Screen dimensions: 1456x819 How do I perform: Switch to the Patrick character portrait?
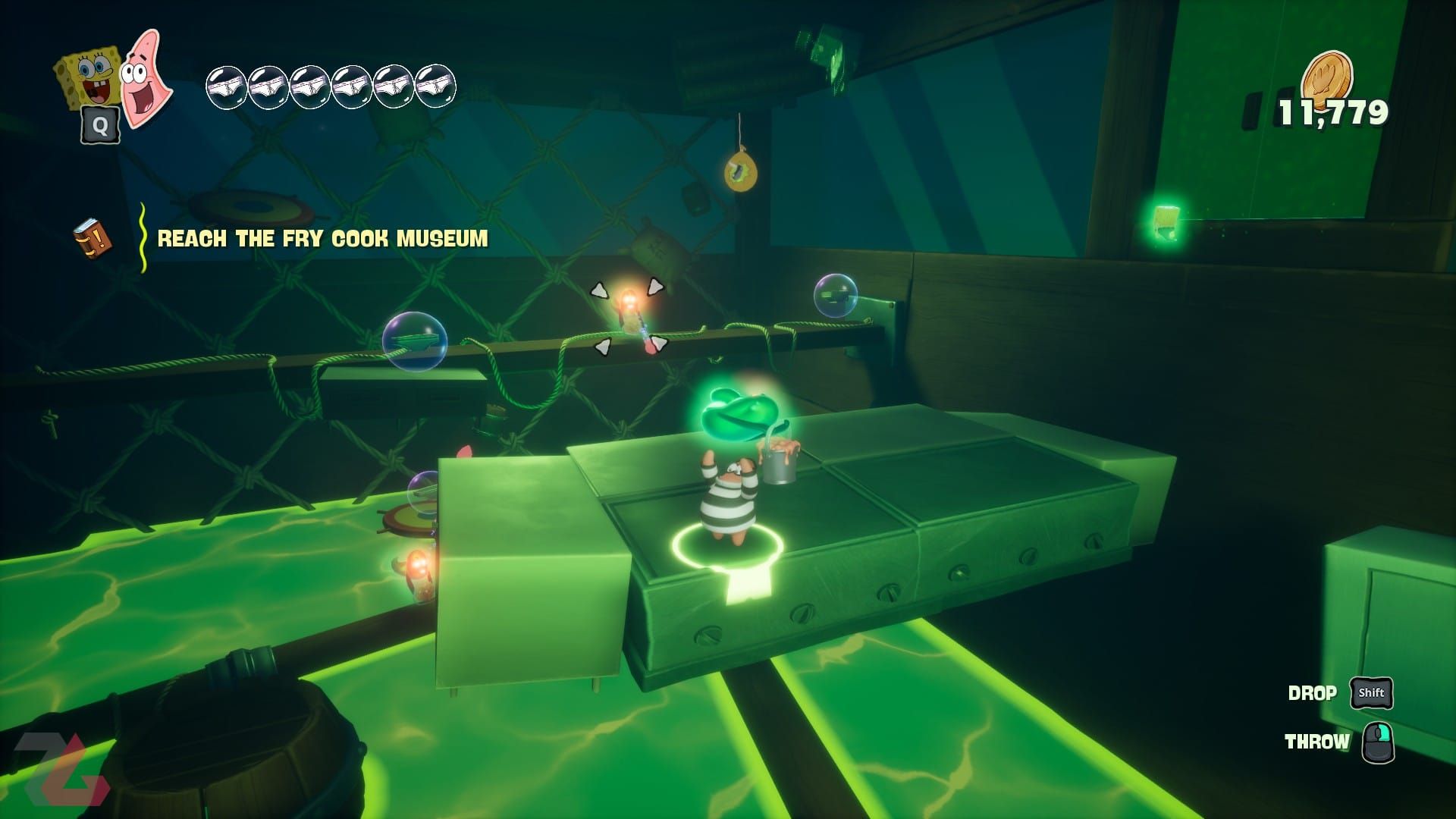pos(147,77)
